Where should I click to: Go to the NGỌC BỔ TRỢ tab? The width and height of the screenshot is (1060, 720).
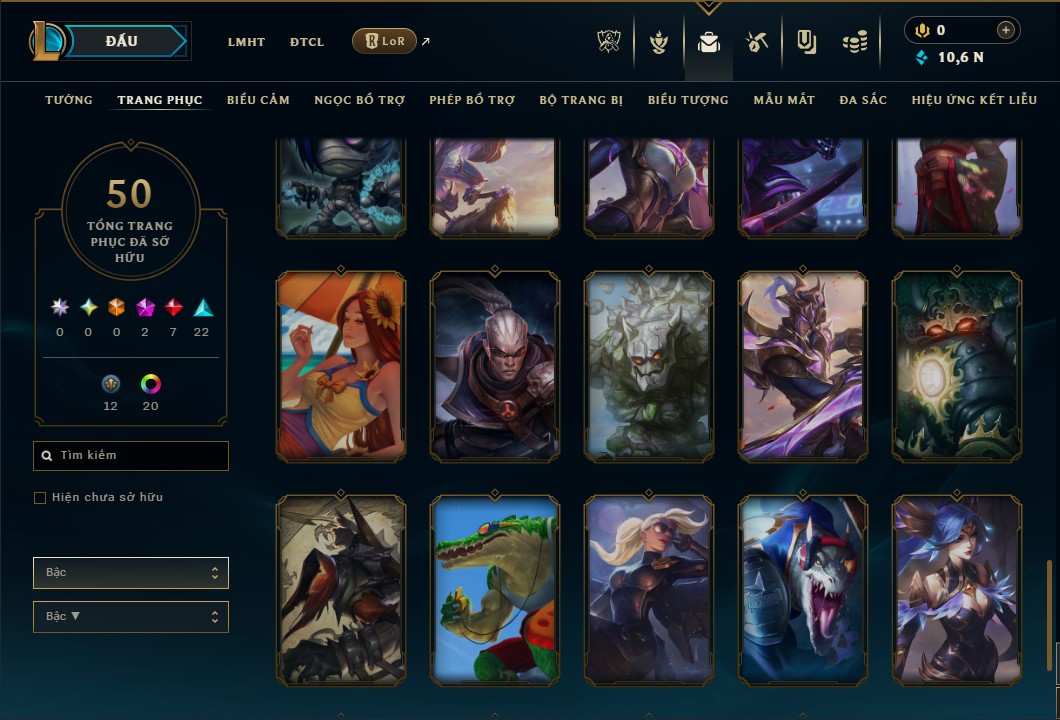tap(359, 100)
